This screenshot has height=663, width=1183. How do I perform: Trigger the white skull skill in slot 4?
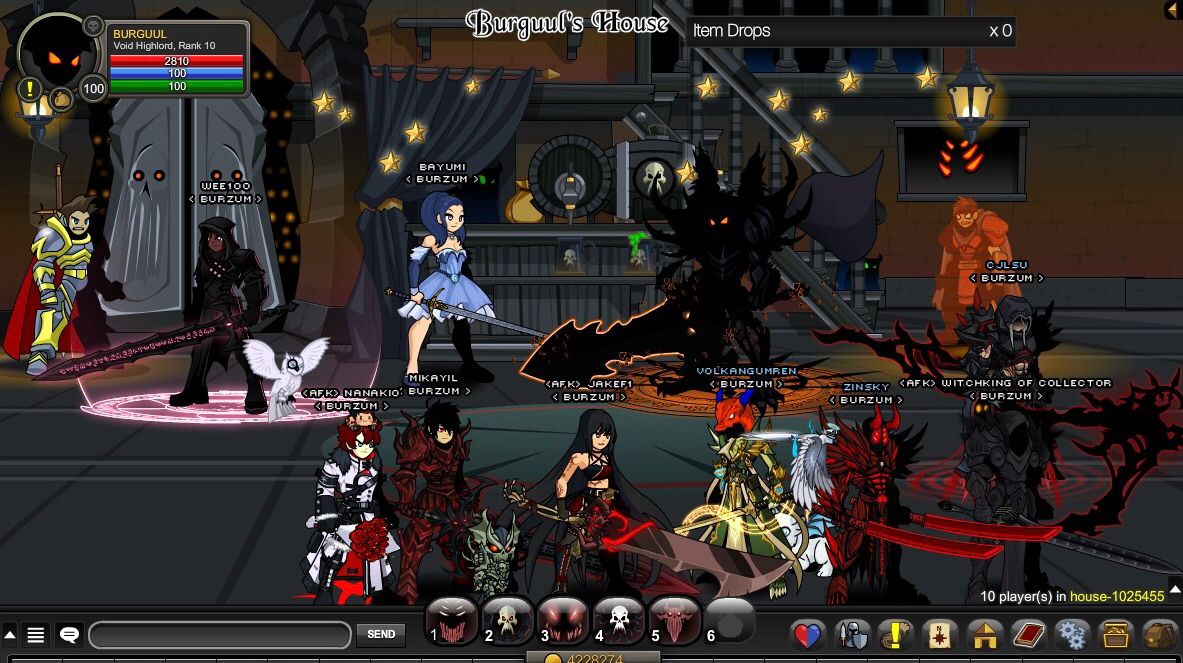pos(619,622)
